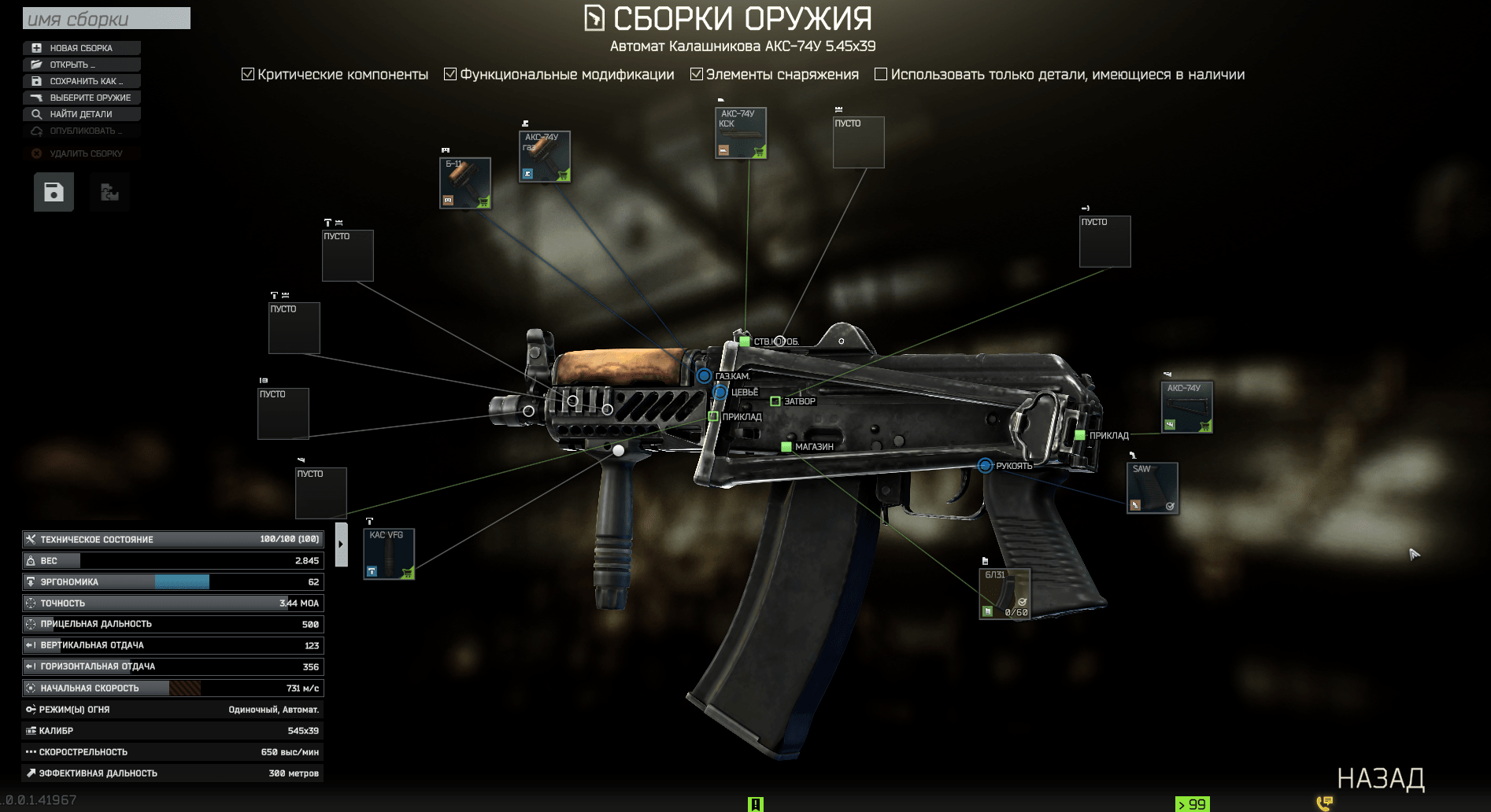1491x812 pixels.
Task: Click the floppy disk save button
Action: click(54, 192)
